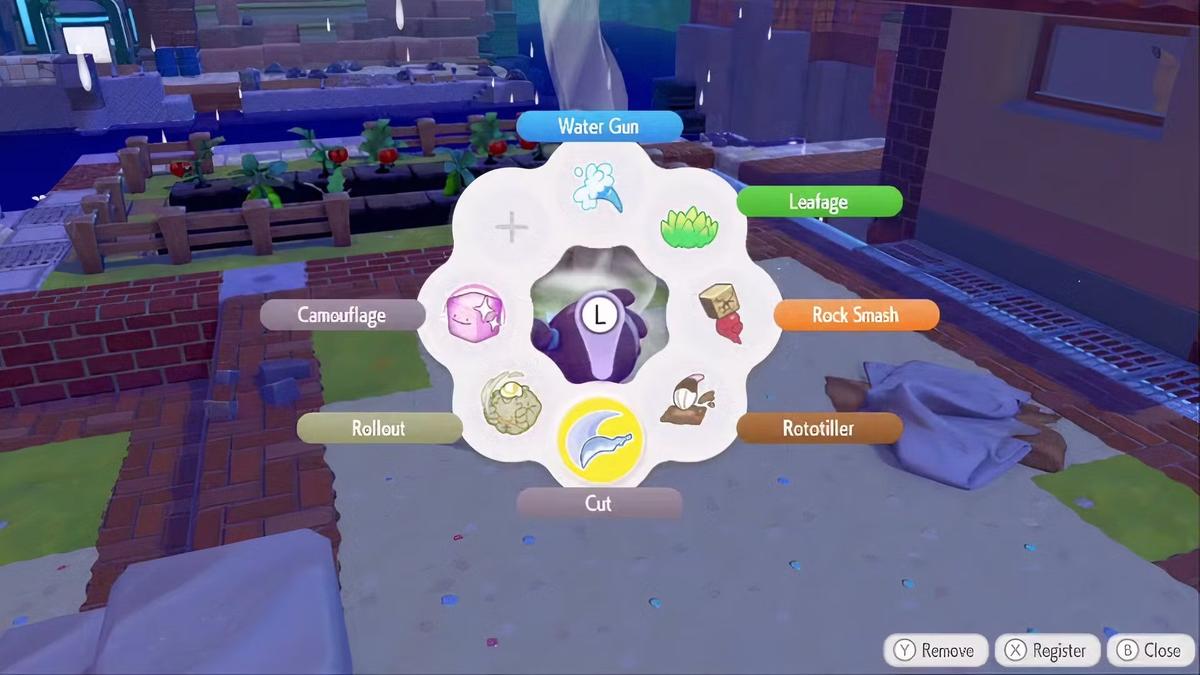Click the Register button
The image size is (1200, 675).
pos(1046,650)
